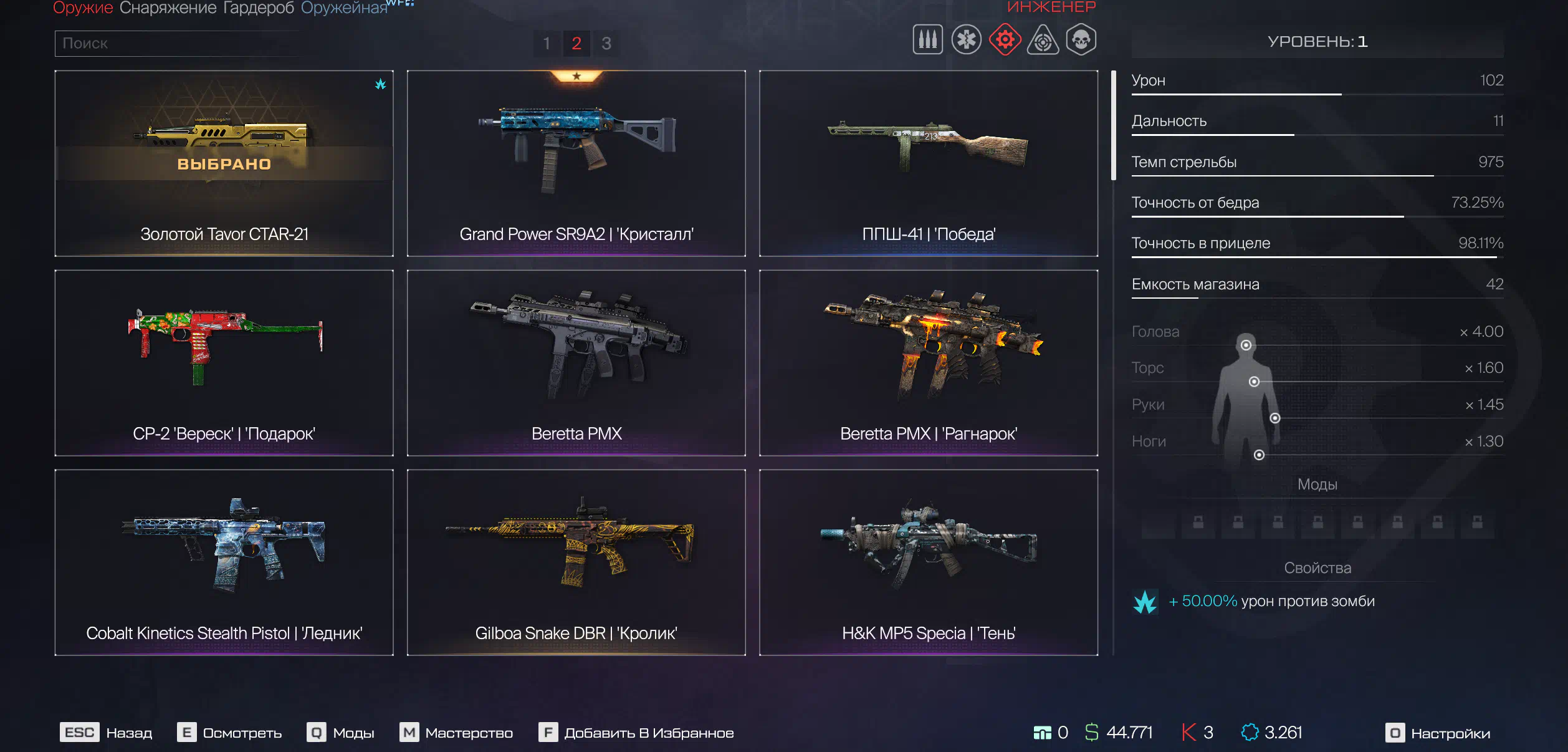1568x752 pixels.
Task: Select the Beretta PMX 'Рагнарок' weapon
Action: [929, 363]
